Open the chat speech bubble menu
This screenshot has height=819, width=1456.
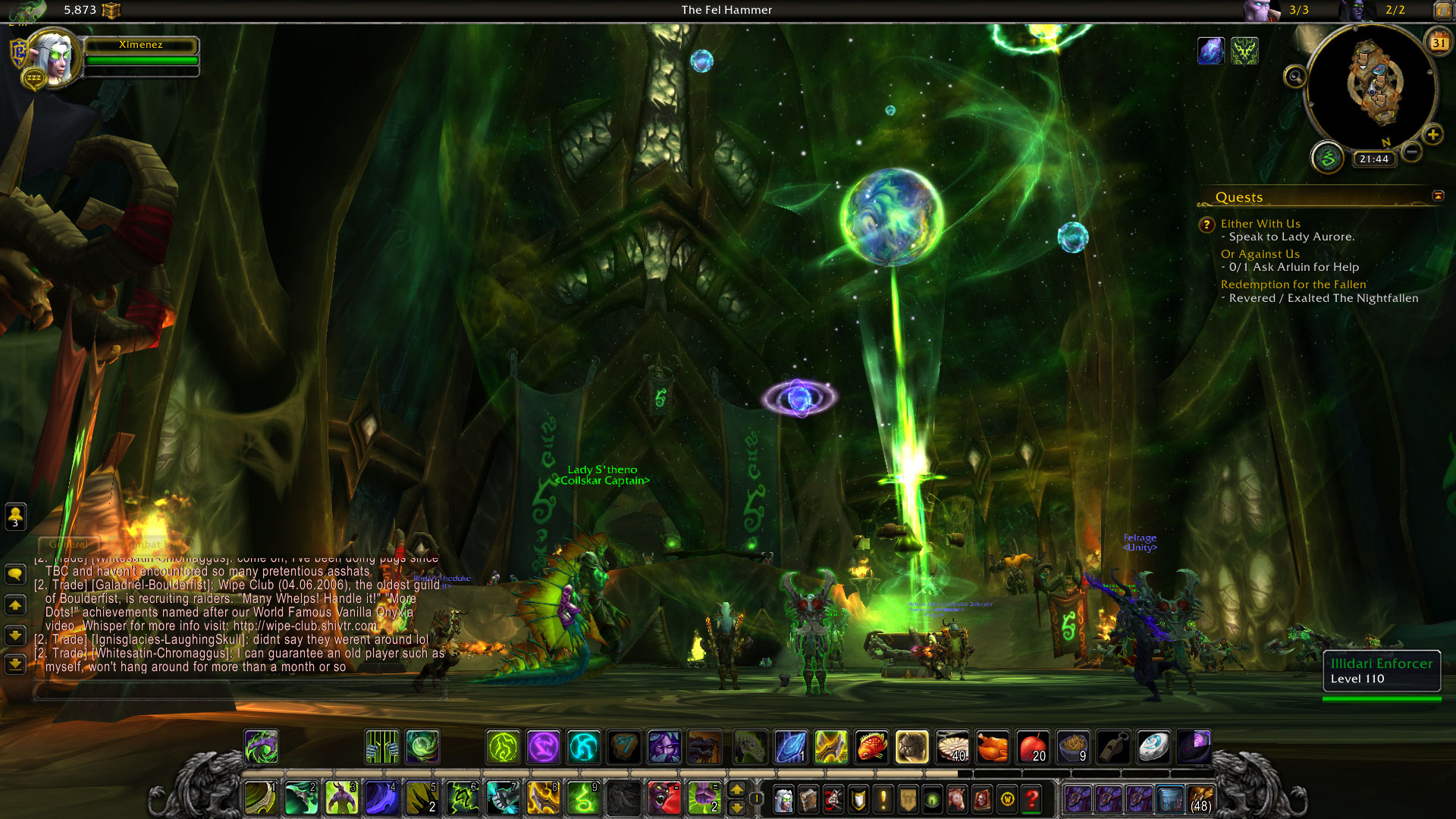(x=15, y=574)
